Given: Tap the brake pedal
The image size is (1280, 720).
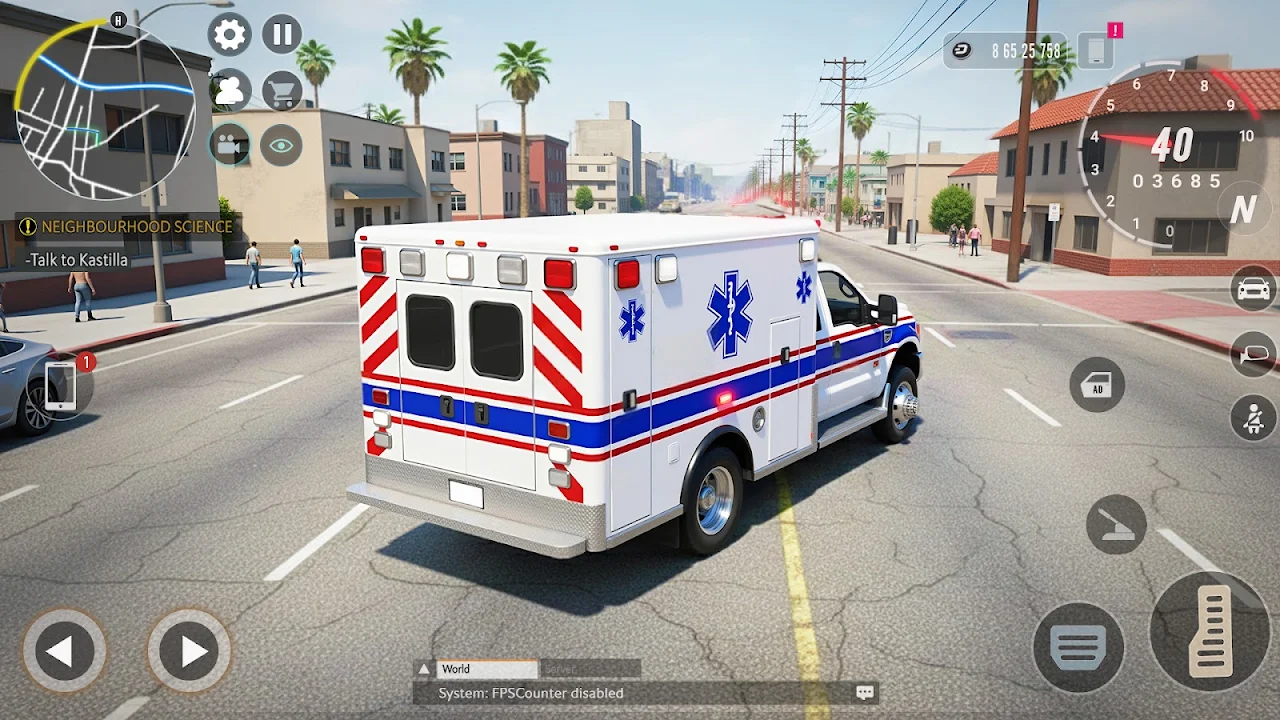Looking at the screenshot, I should (x=1078, y=646).
